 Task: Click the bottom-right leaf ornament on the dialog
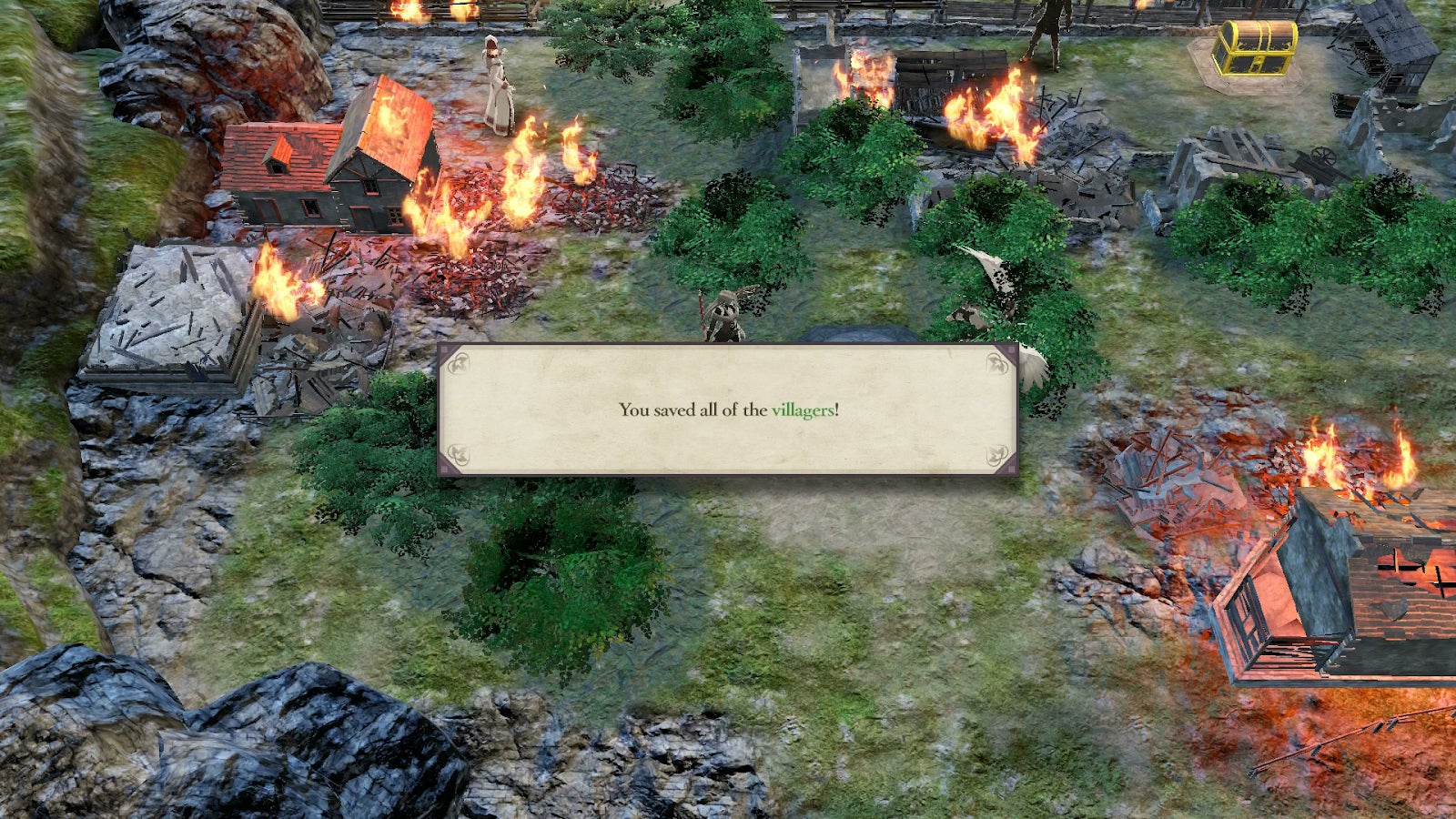pyautogui.click(x=998, y=453)
